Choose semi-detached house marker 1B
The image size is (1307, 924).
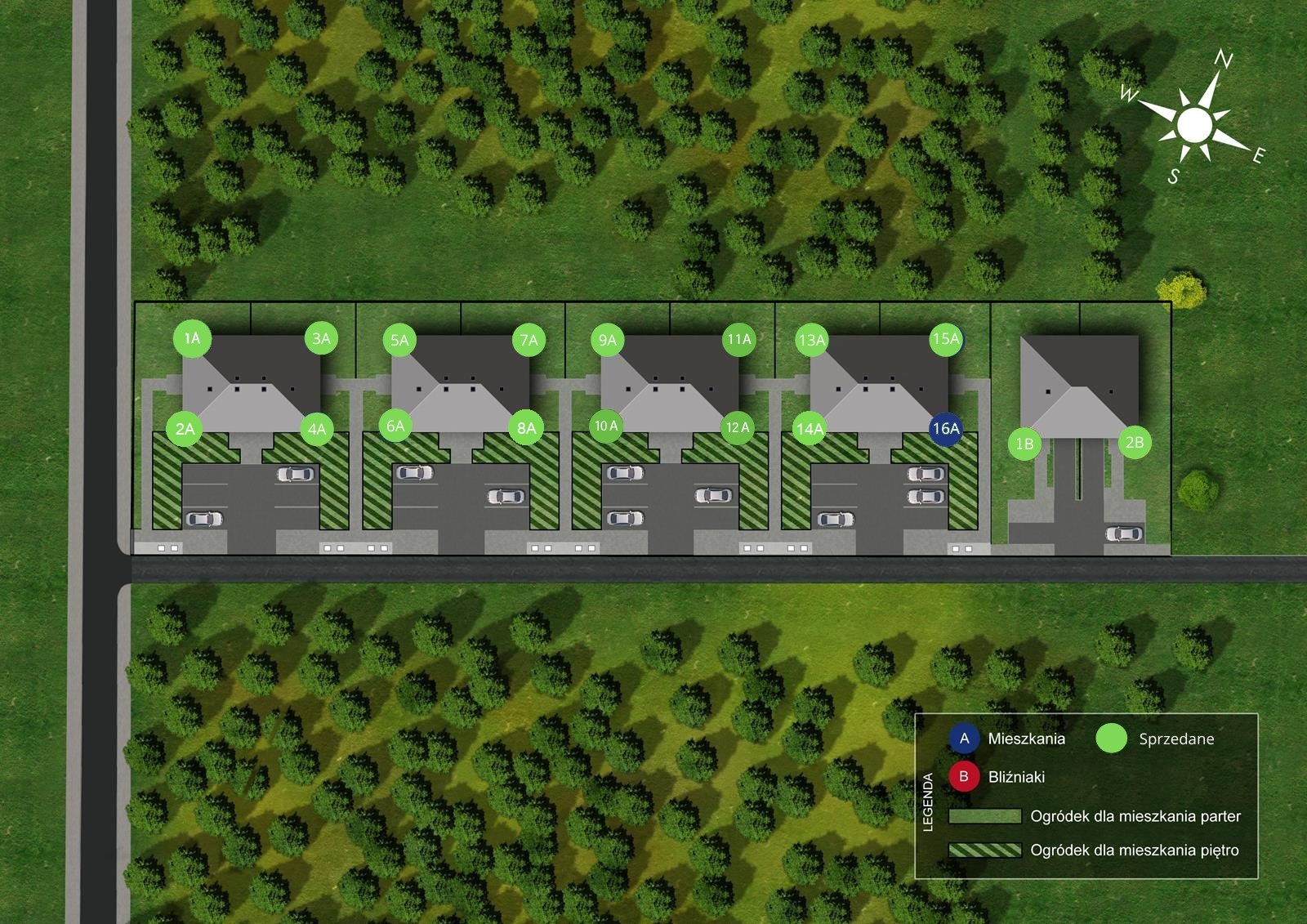click(x=1024, y=444)
